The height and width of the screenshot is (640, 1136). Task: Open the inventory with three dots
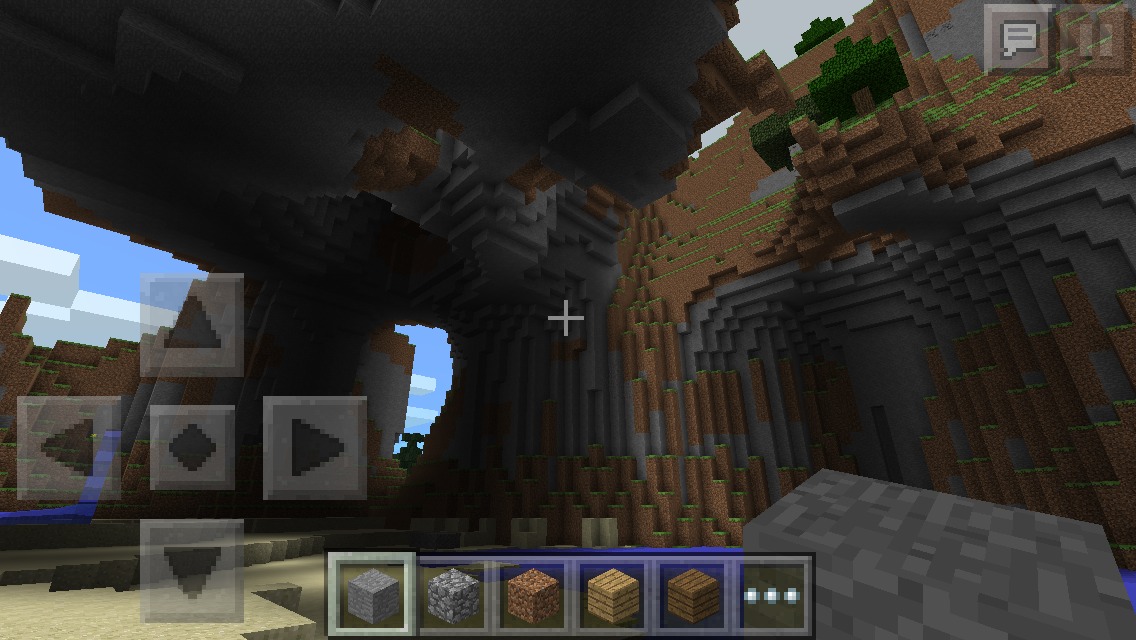772,595
